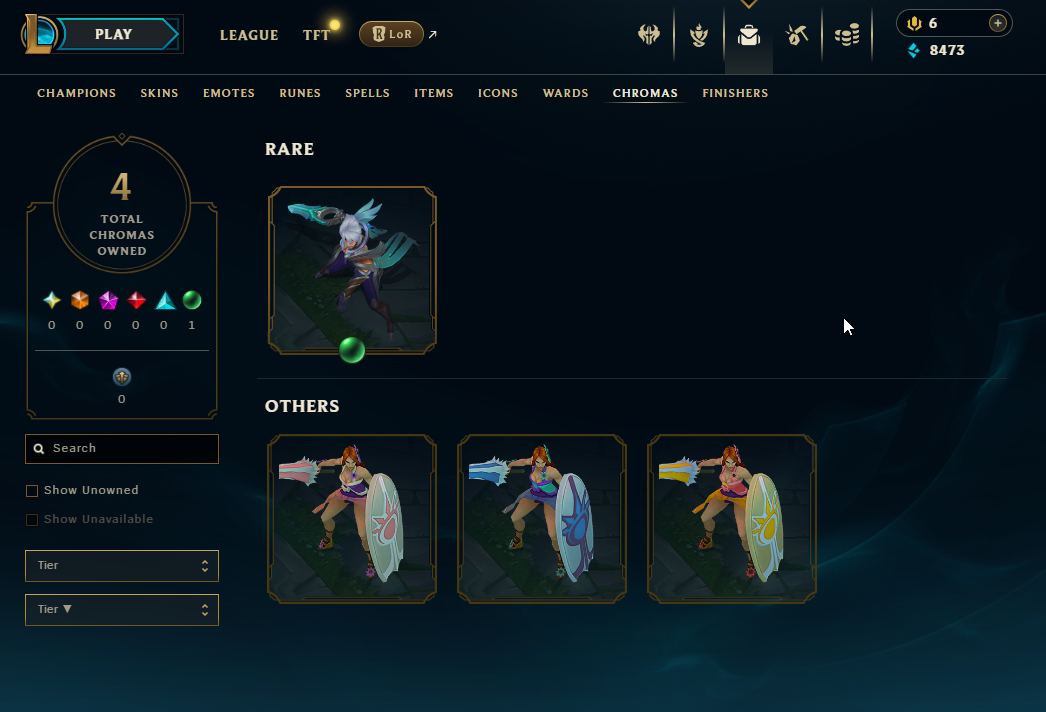Click the chroma search box
The width and height of the screenshot is (1046, 712).
click(122, 449)
